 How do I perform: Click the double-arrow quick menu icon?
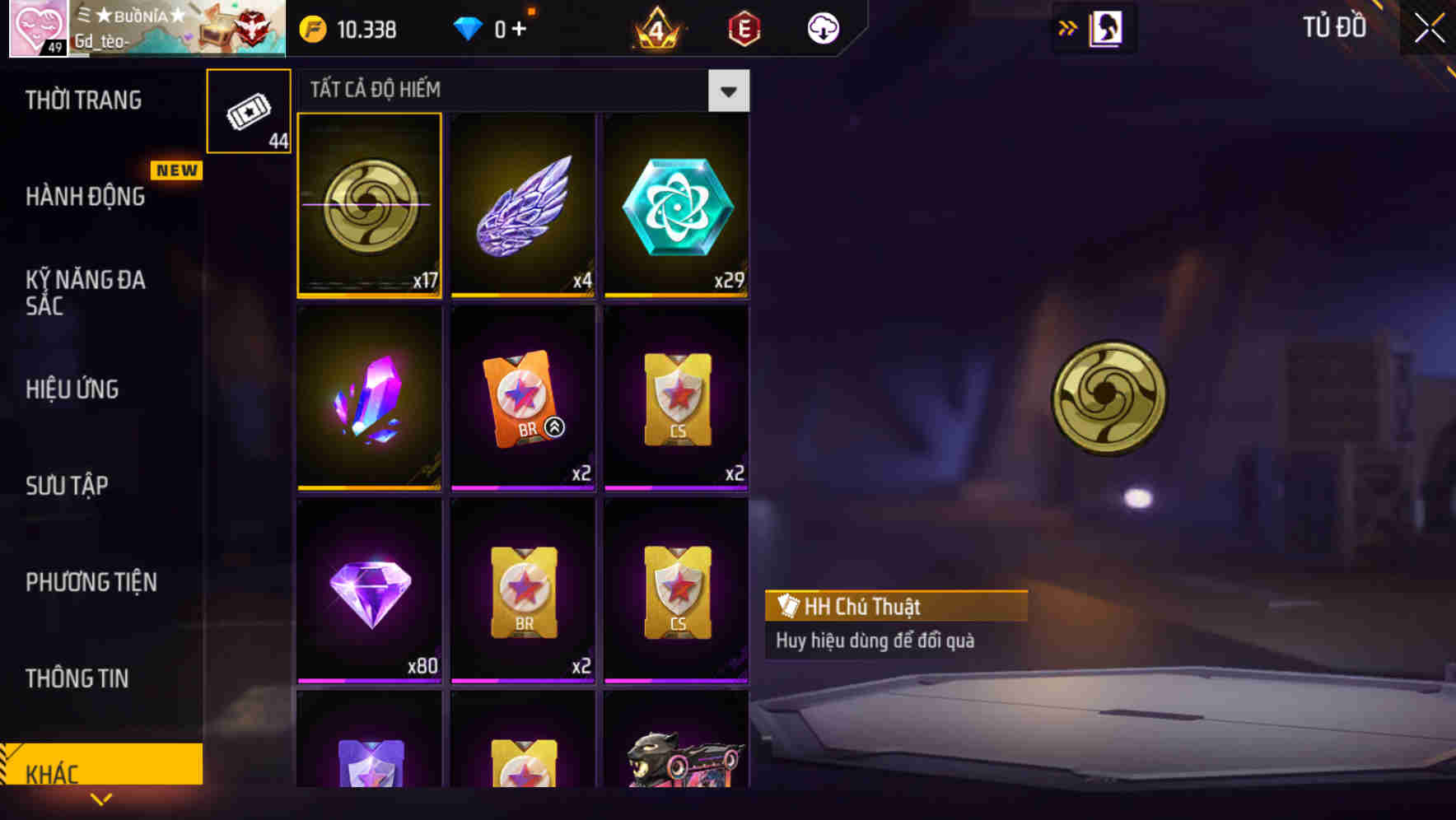click(x=1067, y=26)
